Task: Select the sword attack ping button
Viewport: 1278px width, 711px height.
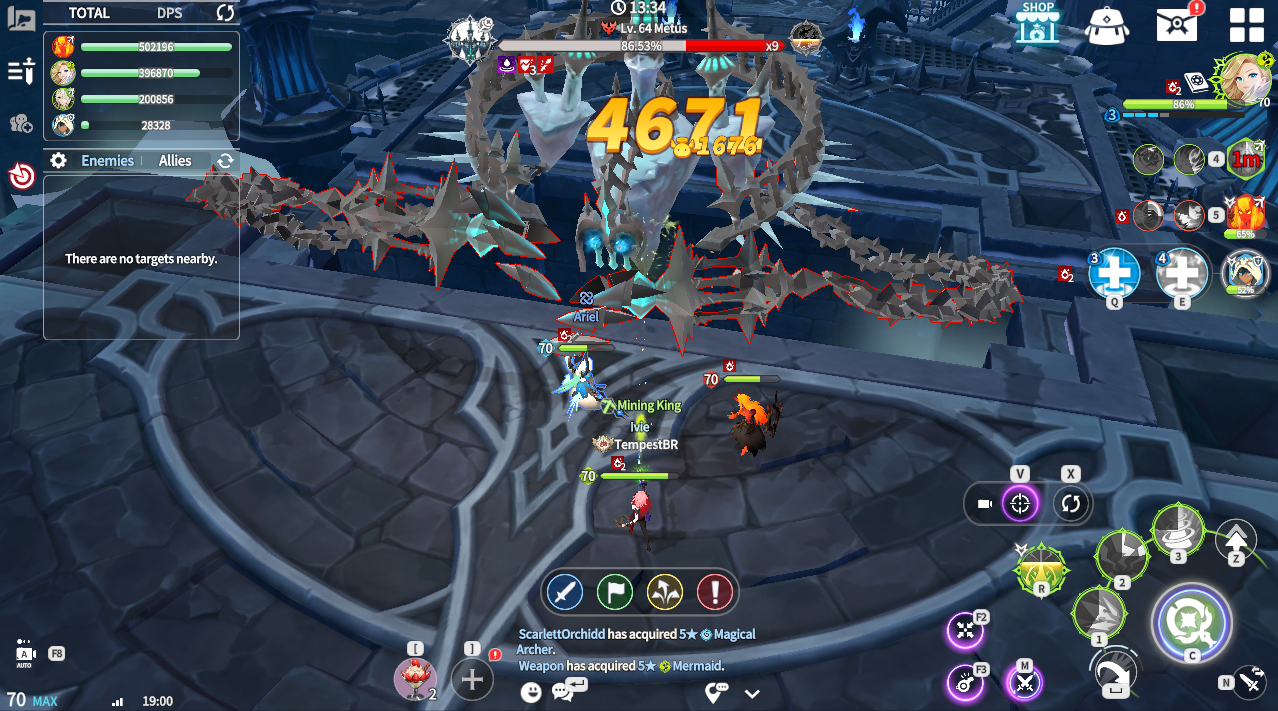Action: click(566, 592)
